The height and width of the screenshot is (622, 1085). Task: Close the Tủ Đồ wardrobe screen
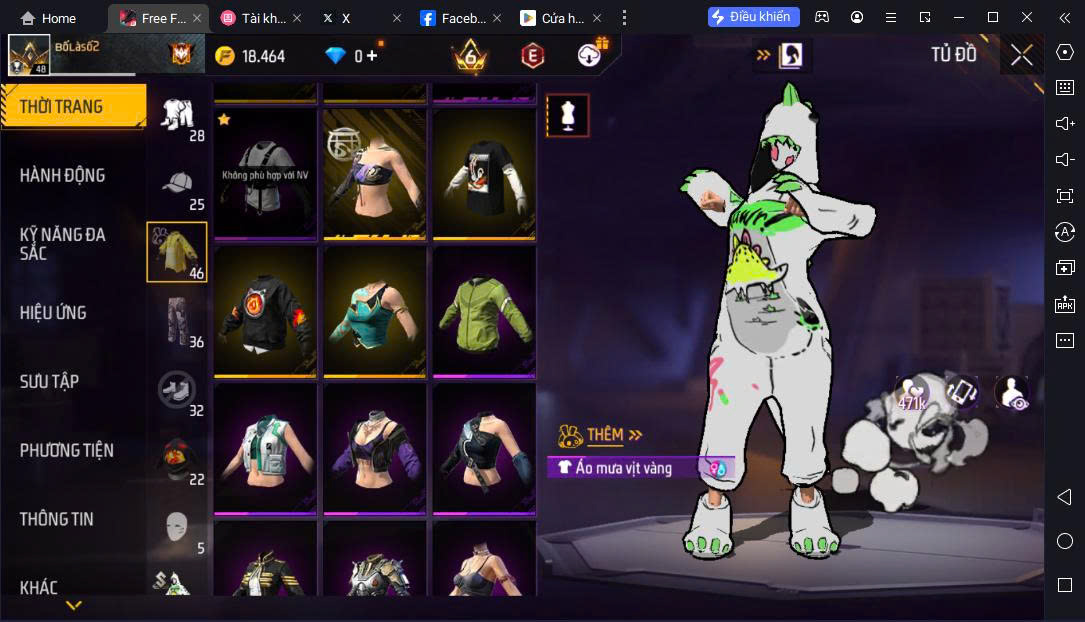click(x=1021, y=55)
